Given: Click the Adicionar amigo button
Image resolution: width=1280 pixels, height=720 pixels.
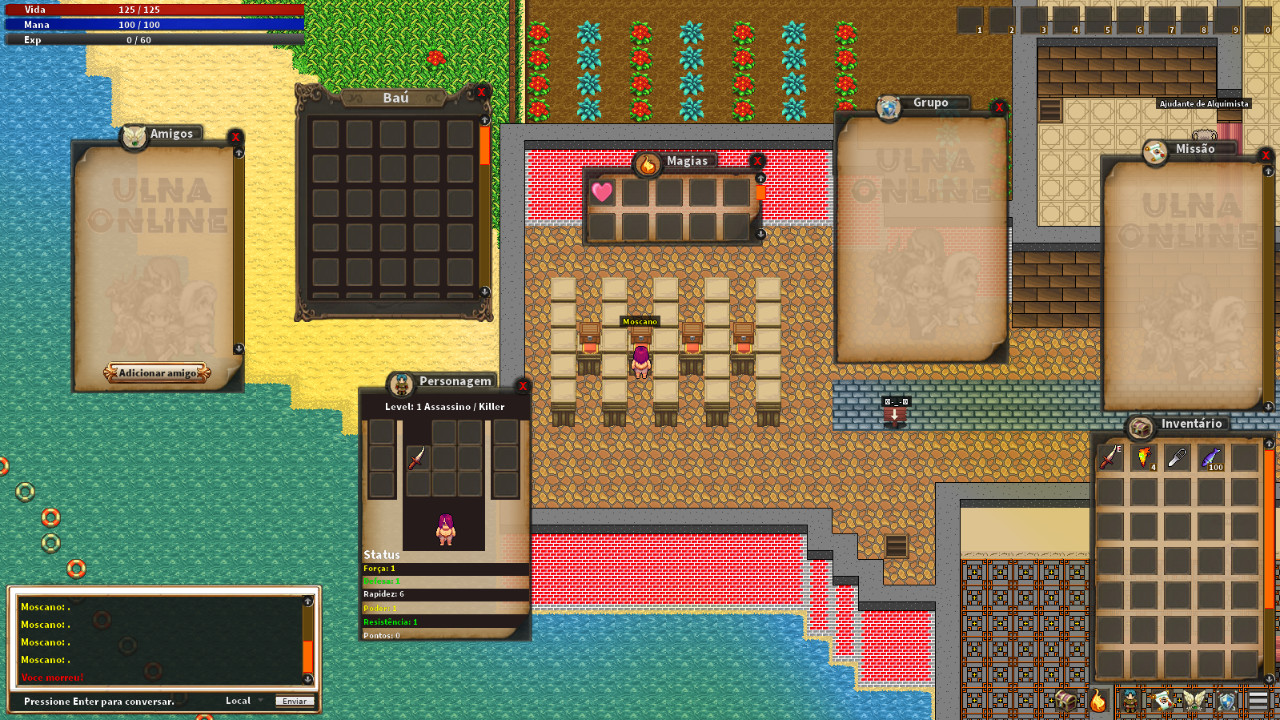Looking at the screenshot, I should click(x=156, y=372).
